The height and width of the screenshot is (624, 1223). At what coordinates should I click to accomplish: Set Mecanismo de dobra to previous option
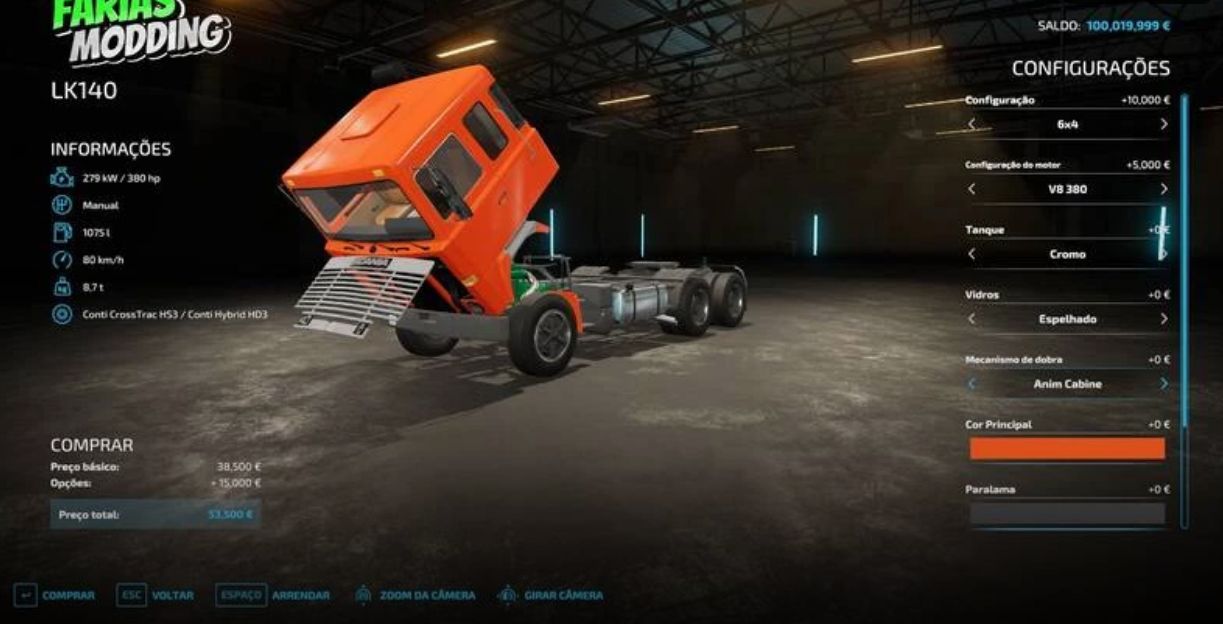(971, 384)
